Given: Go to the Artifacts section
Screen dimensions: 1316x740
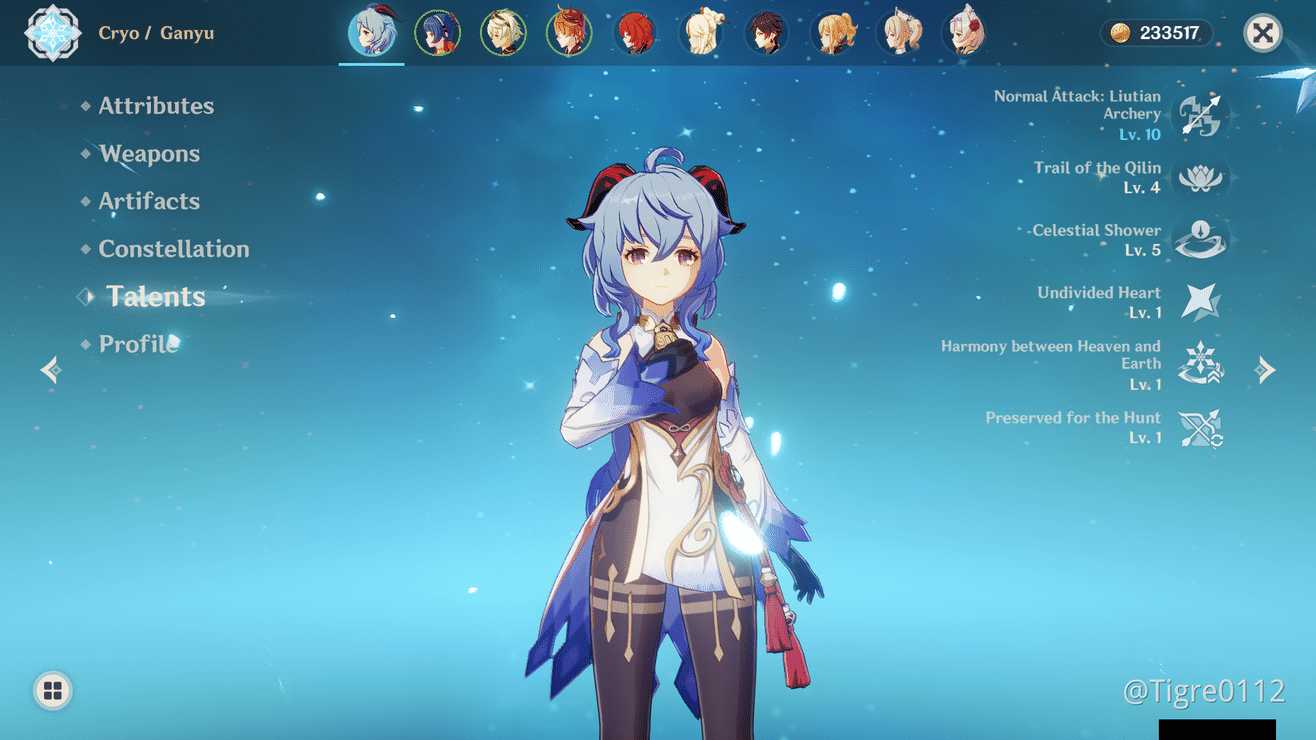Looking at the screenshot, I should [x=149, y=201].
